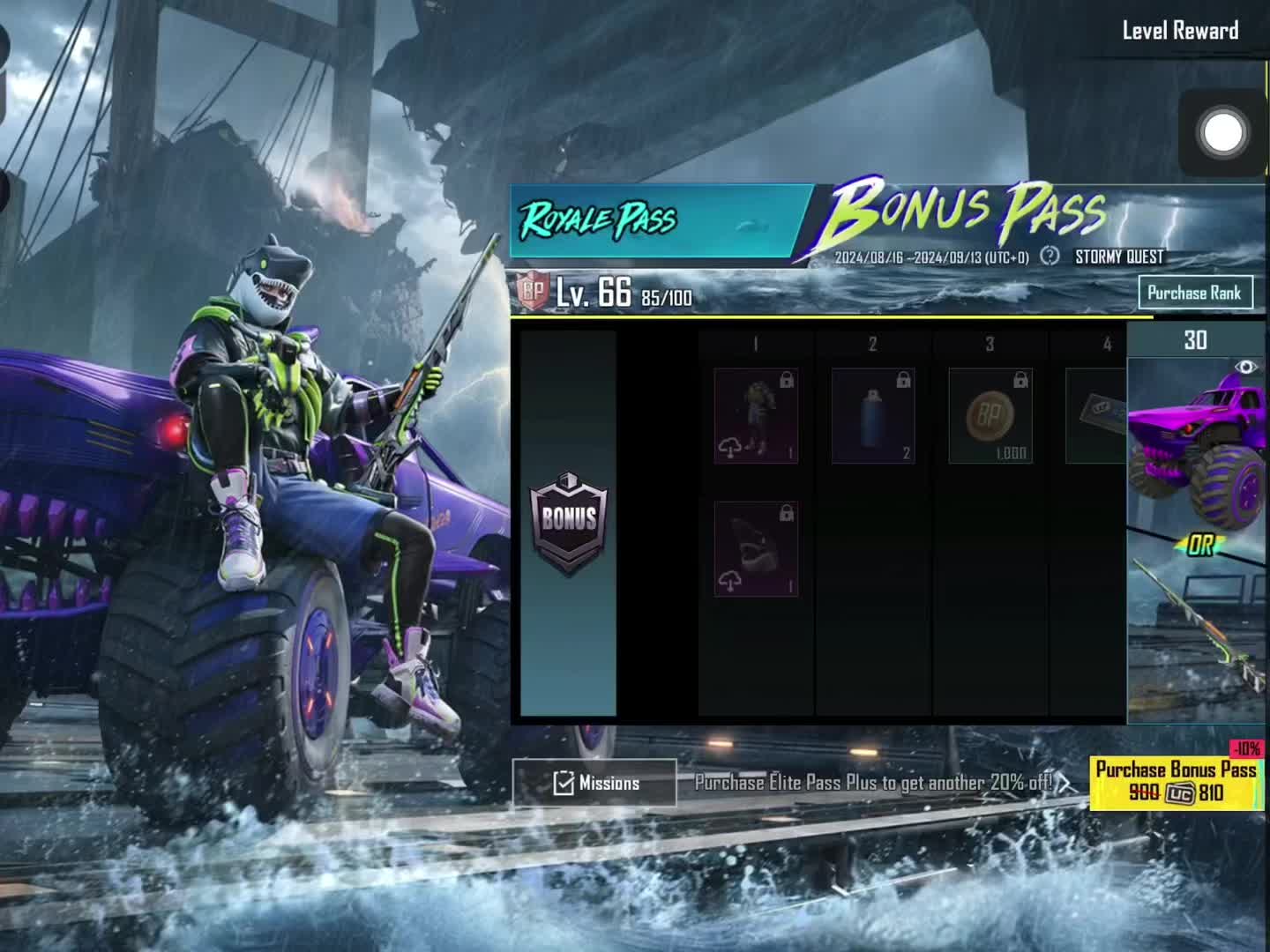Open the Missions panel

point(594,783)
